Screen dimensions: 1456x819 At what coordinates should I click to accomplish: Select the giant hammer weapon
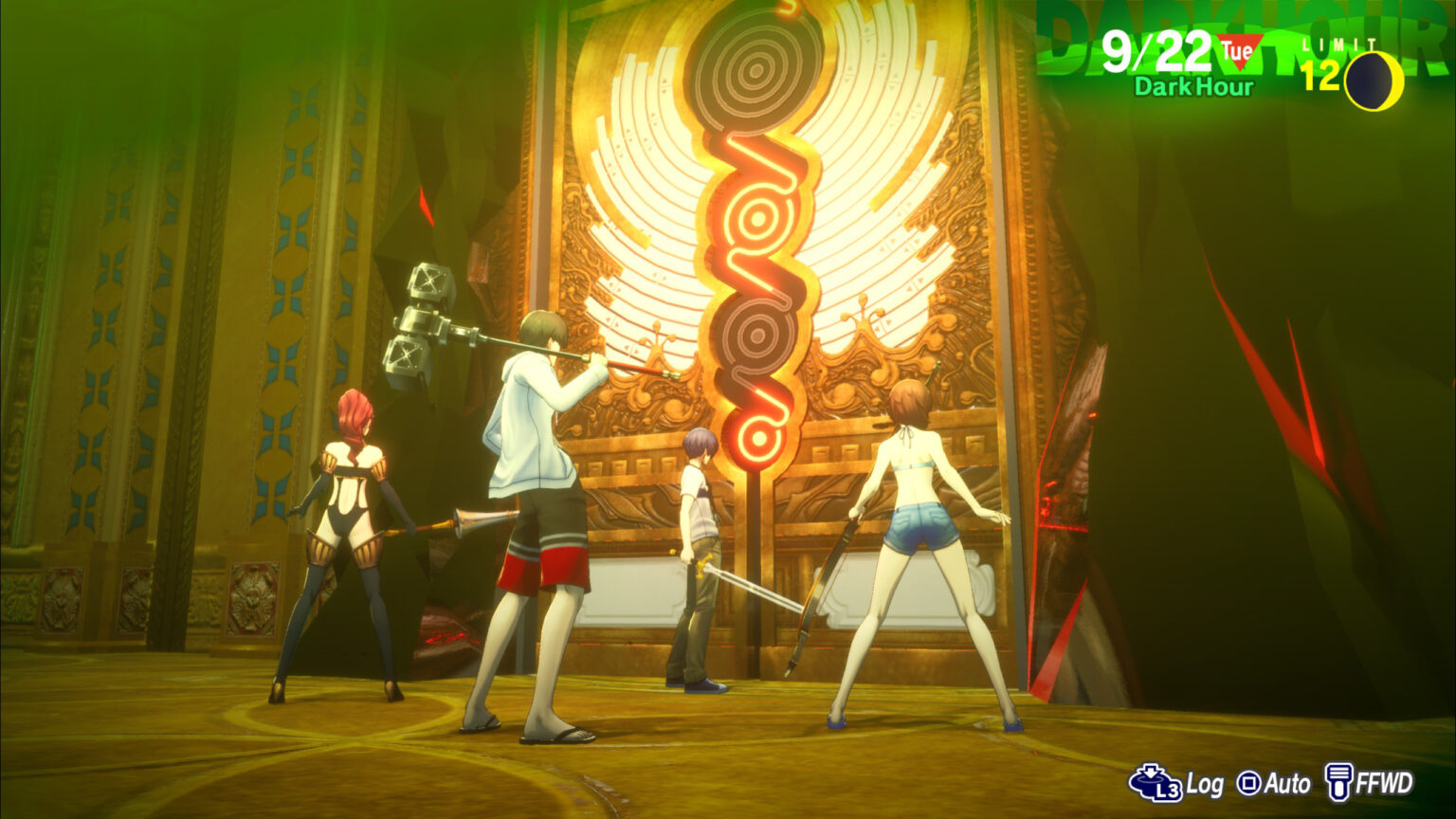[x=424, y=313]
